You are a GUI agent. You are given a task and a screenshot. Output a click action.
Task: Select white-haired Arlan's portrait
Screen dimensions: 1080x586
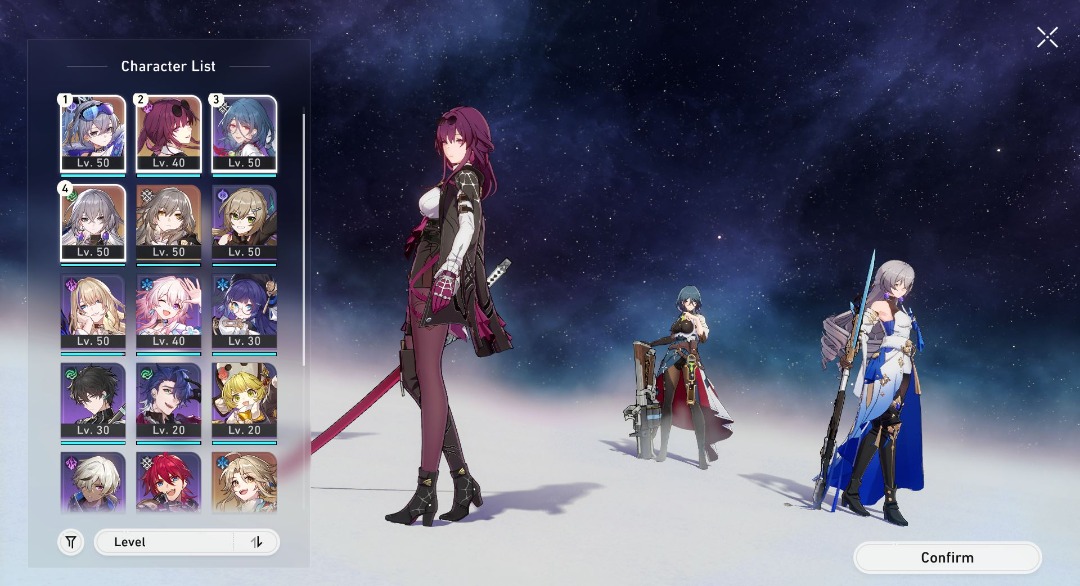(x=92, y=482)
